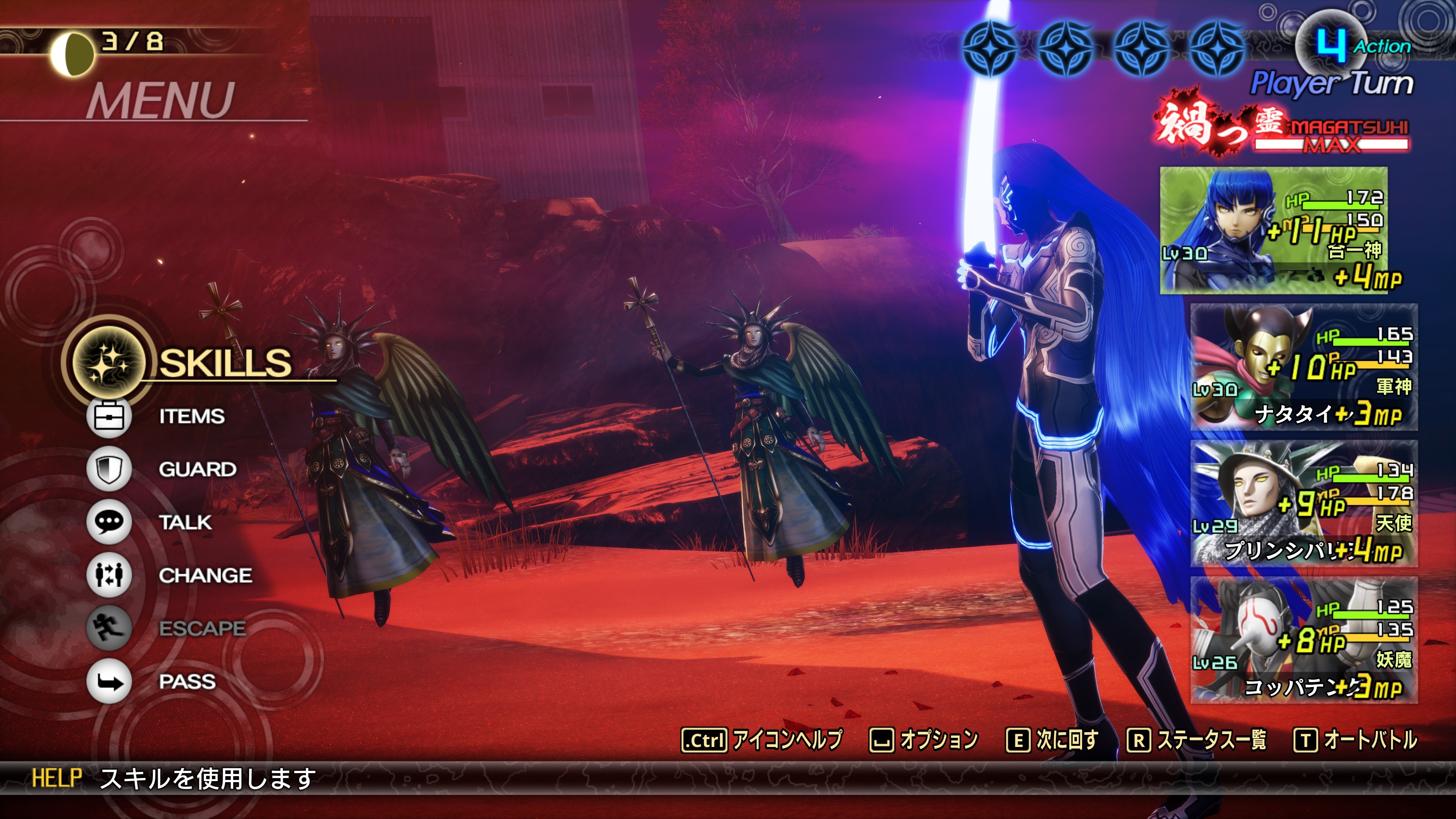Choose 次に回す to pass to next
Image resolution: width=1456 pixels, height=819 pixels.
1053,740
